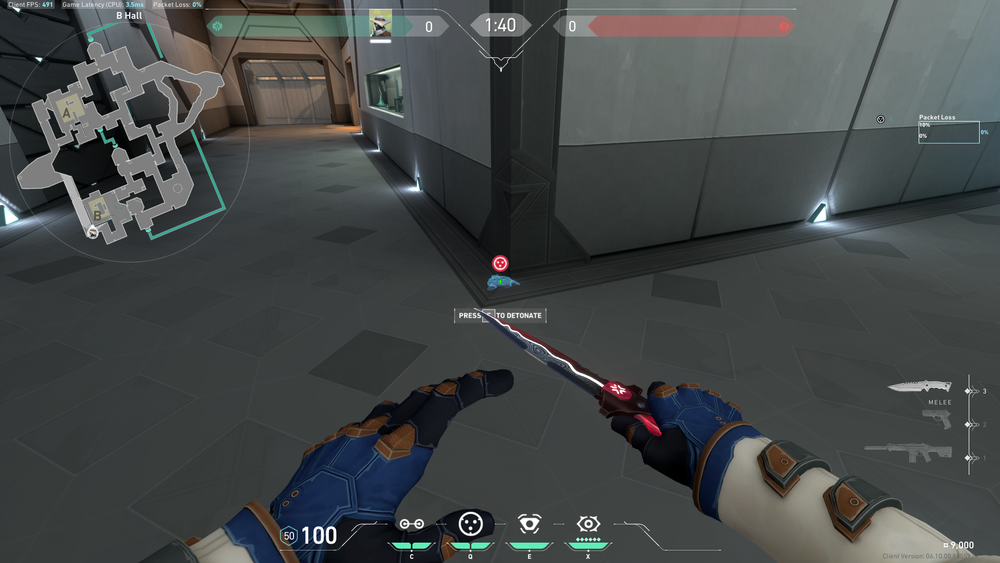Activate the Trapwire ability icon

tap(411, 524)
